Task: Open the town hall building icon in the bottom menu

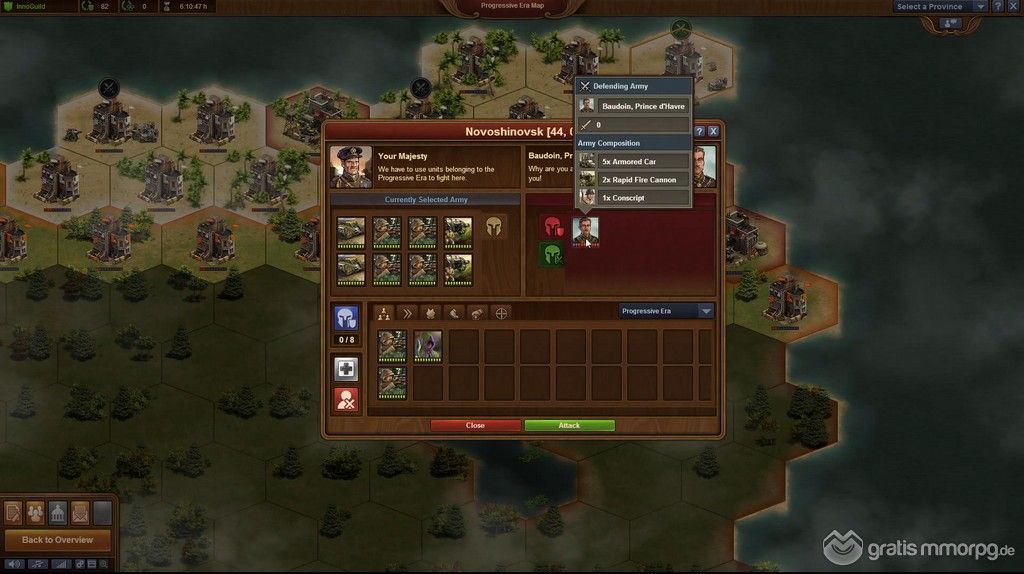Action: coord(58,513)
